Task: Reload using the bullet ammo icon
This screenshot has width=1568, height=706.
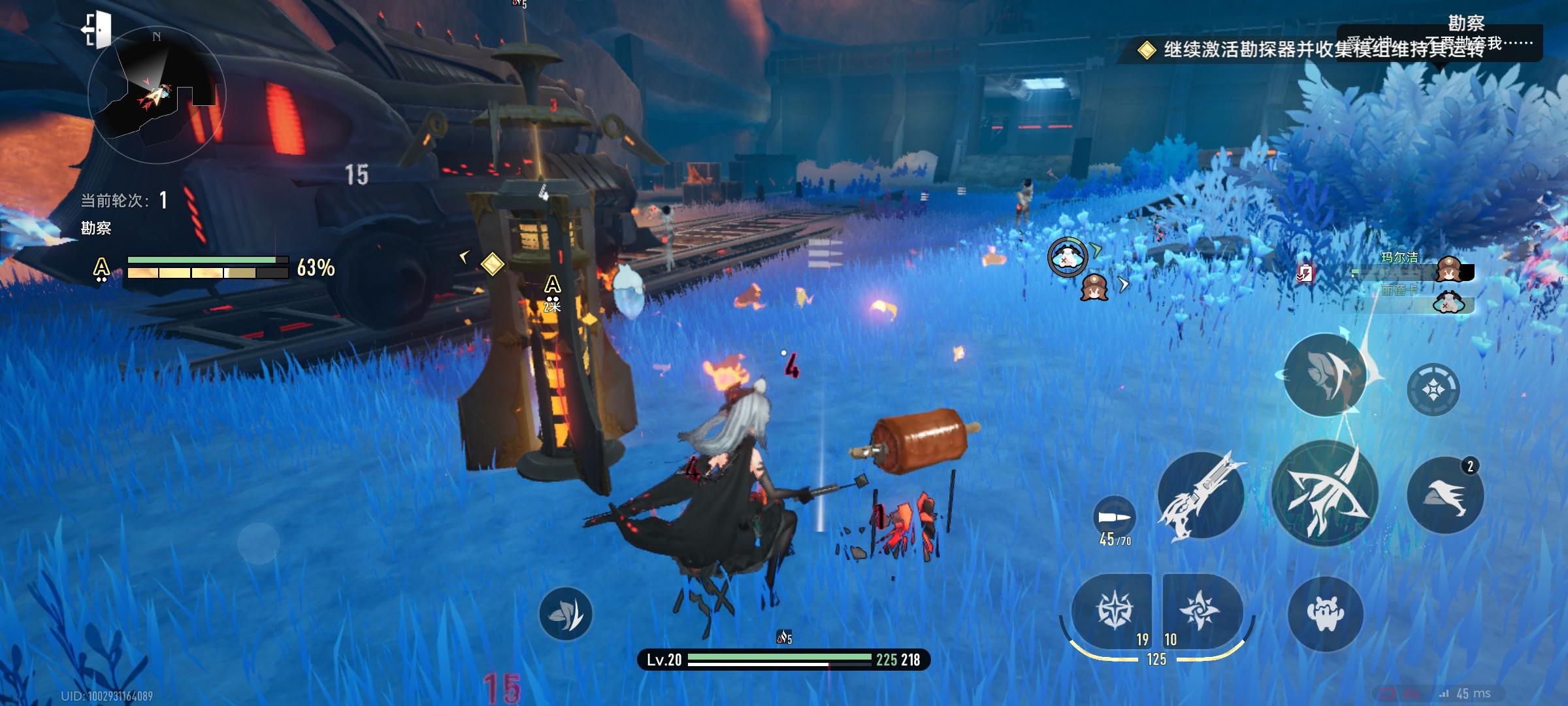Action: (x=1115, y=517)
